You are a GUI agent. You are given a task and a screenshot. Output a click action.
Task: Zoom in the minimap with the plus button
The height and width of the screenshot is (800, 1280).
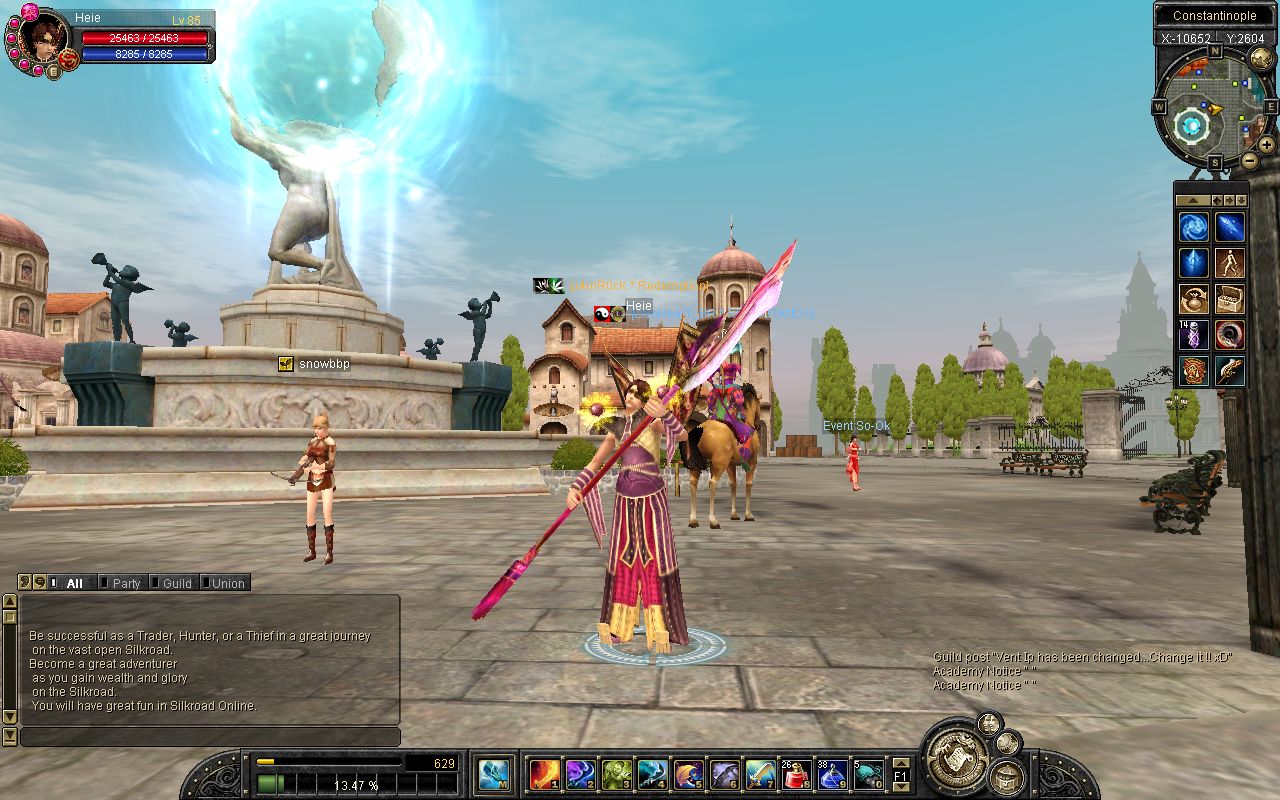[x=1266, y=145]
